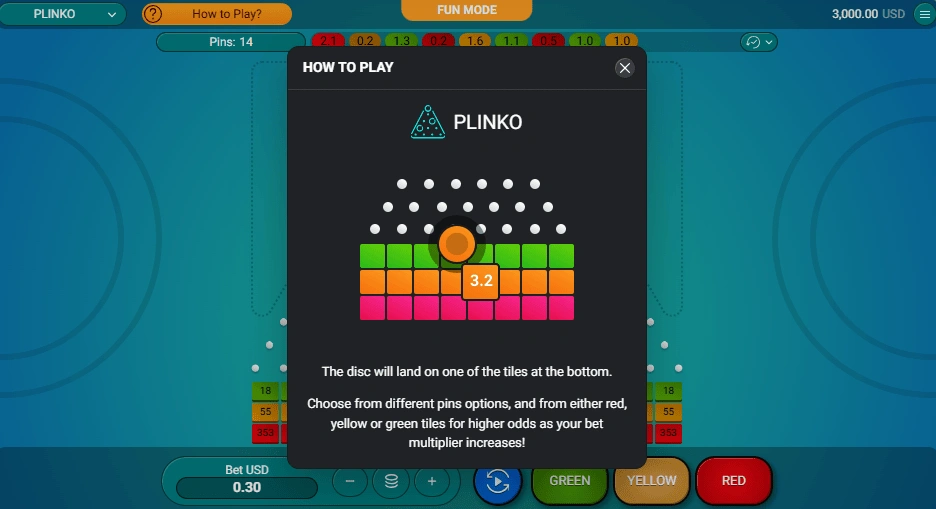Open the hamburger menu icon

tap(923, 14)
